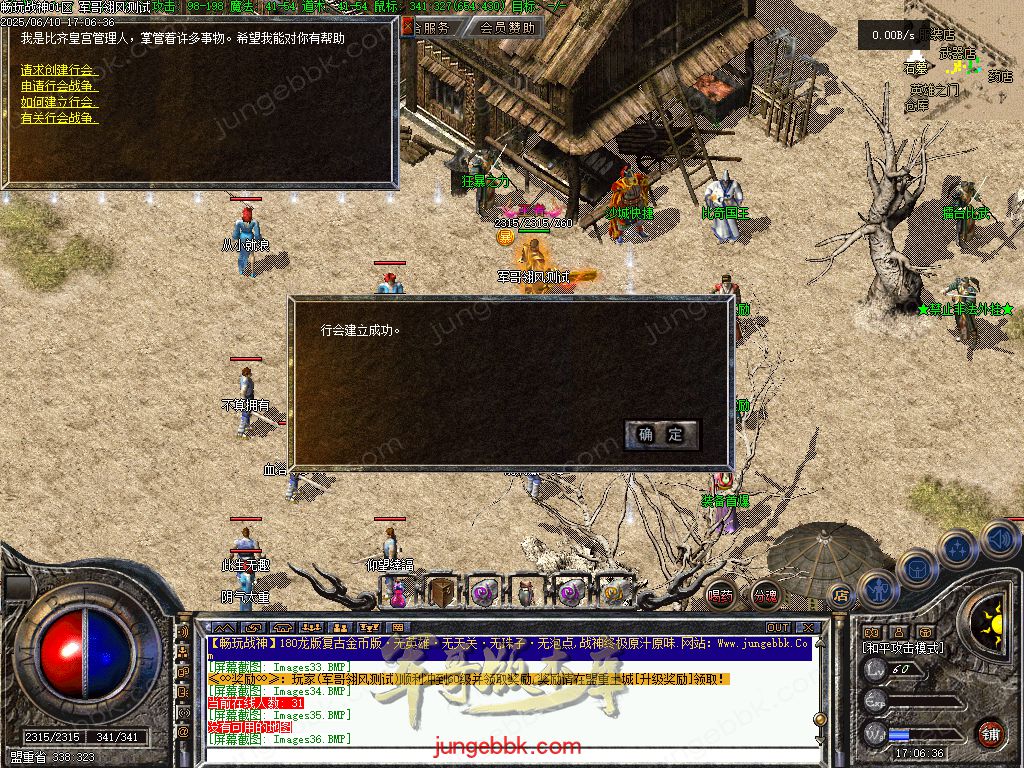Confirm the guild creation success dialog
The image size is (1024, 768).
point(661,434)
